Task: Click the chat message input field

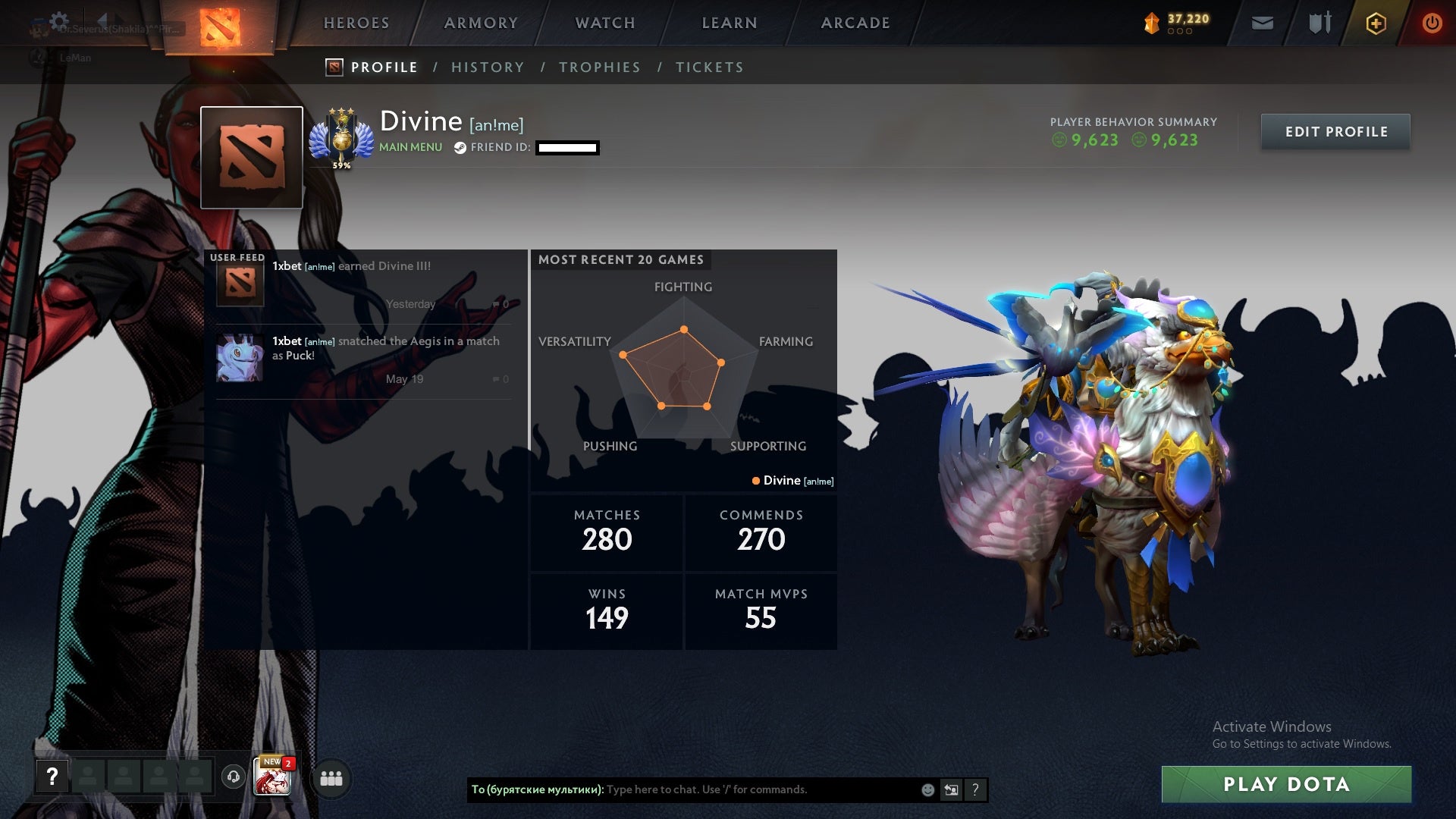Action: click(x=758, y=789)
